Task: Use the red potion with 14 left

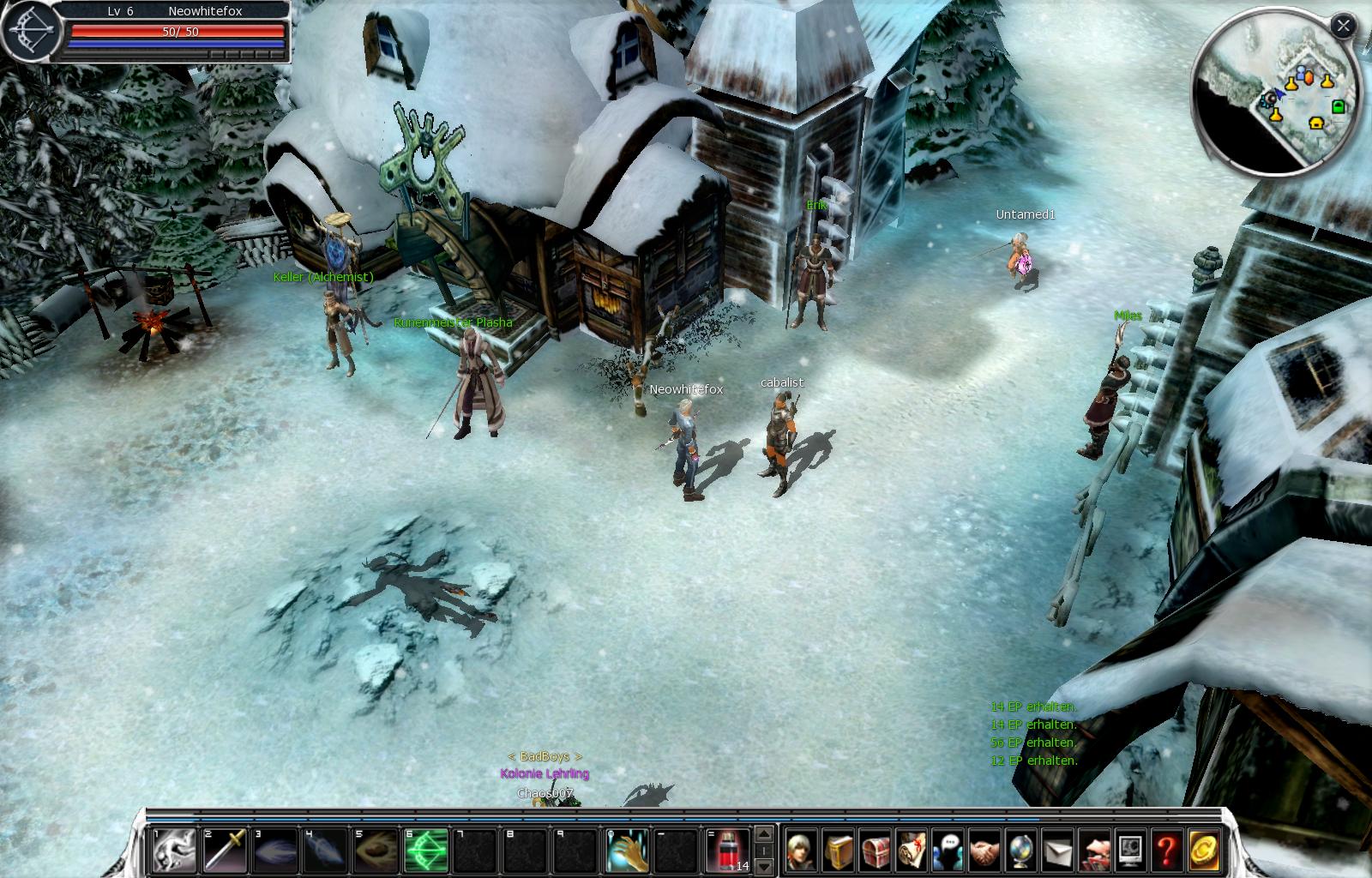Action: coord(727,851)
